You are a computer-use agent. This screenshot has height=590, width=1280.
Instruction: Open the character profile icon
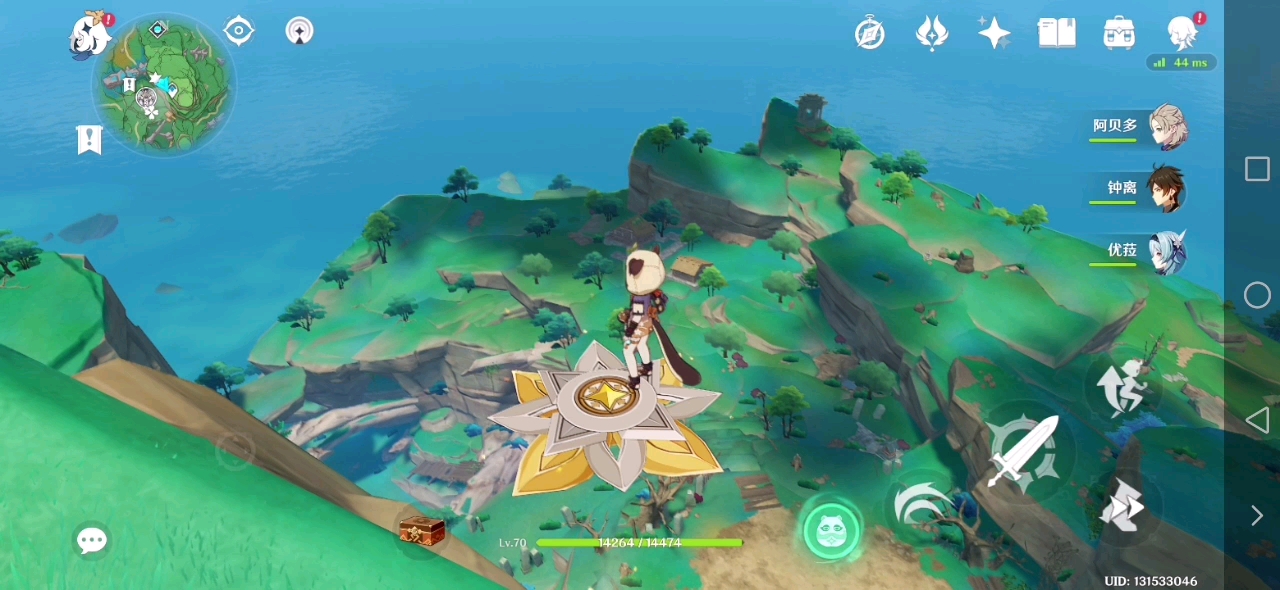[1182, 33]
